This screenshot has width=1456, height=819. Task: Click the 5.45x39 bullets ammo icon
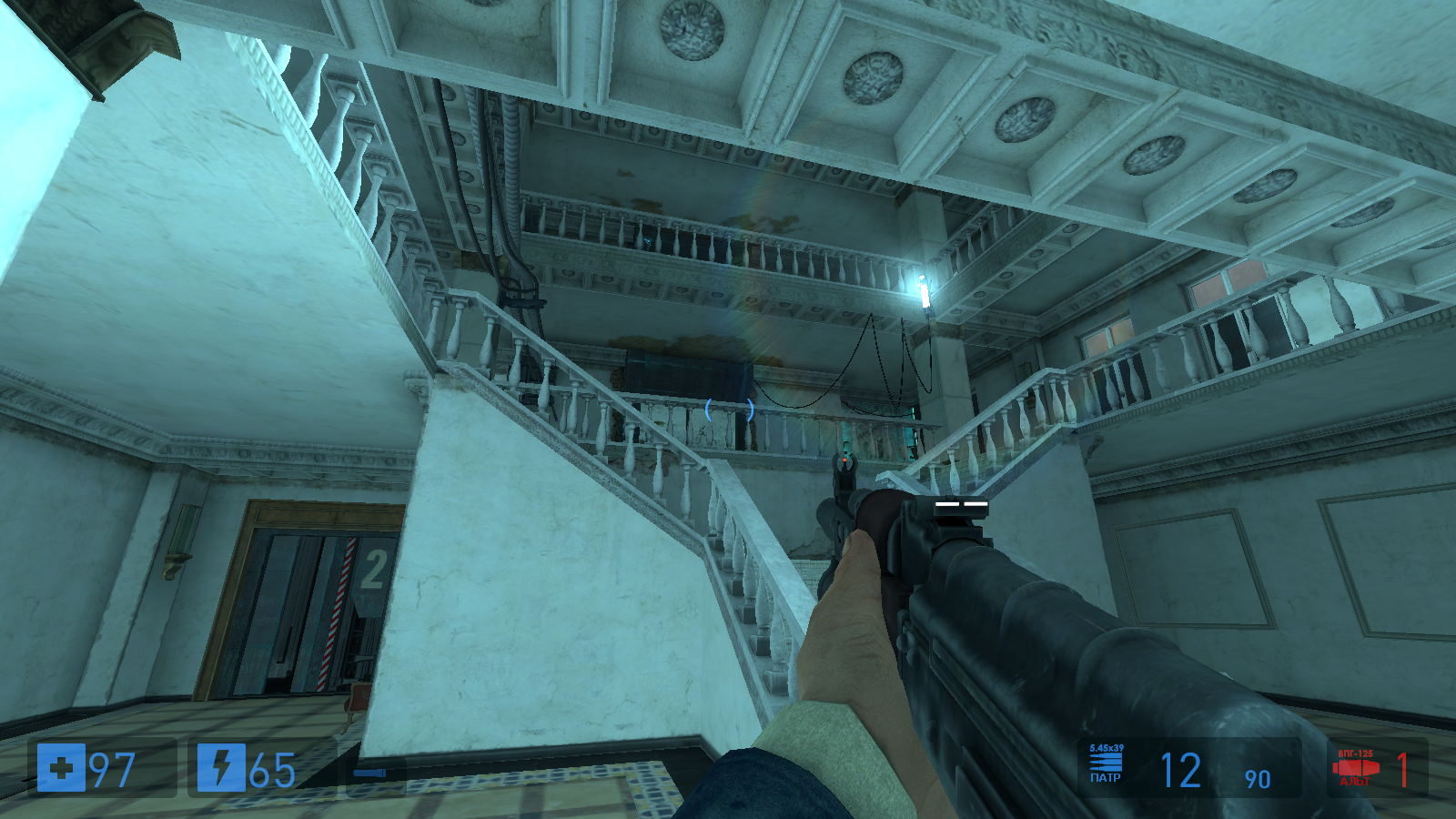coord(1106,763)
